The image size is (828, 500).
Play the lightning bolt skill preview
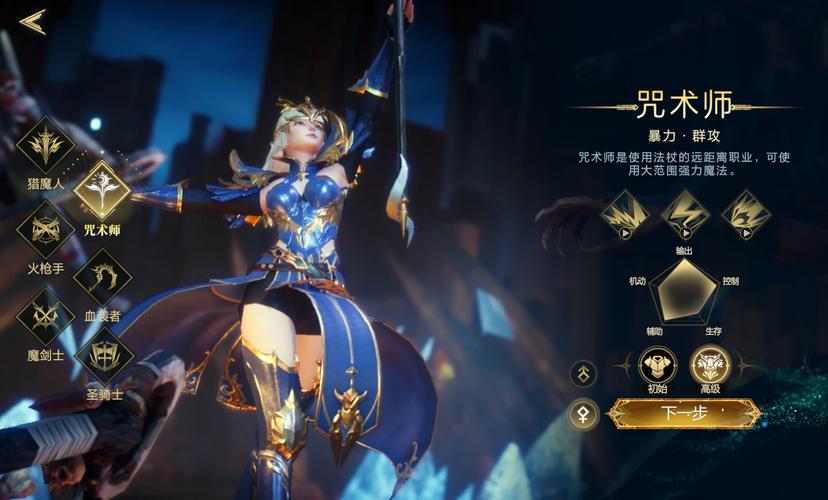click(x=685, y=214)
